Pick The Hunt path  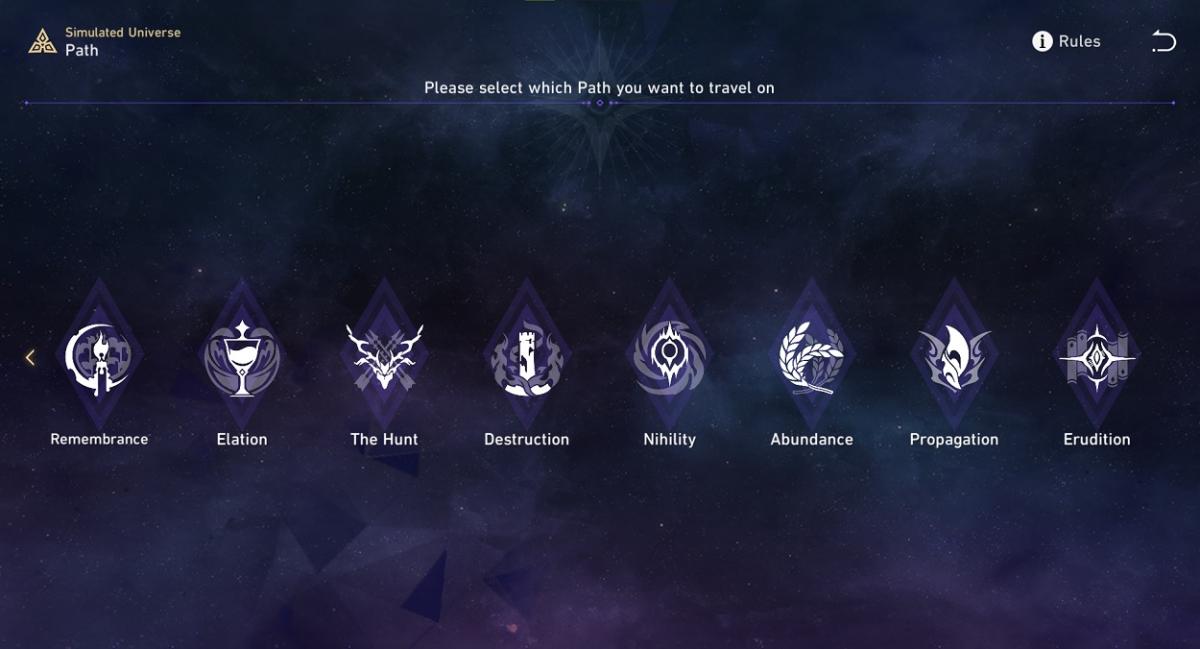click(384, 358)
